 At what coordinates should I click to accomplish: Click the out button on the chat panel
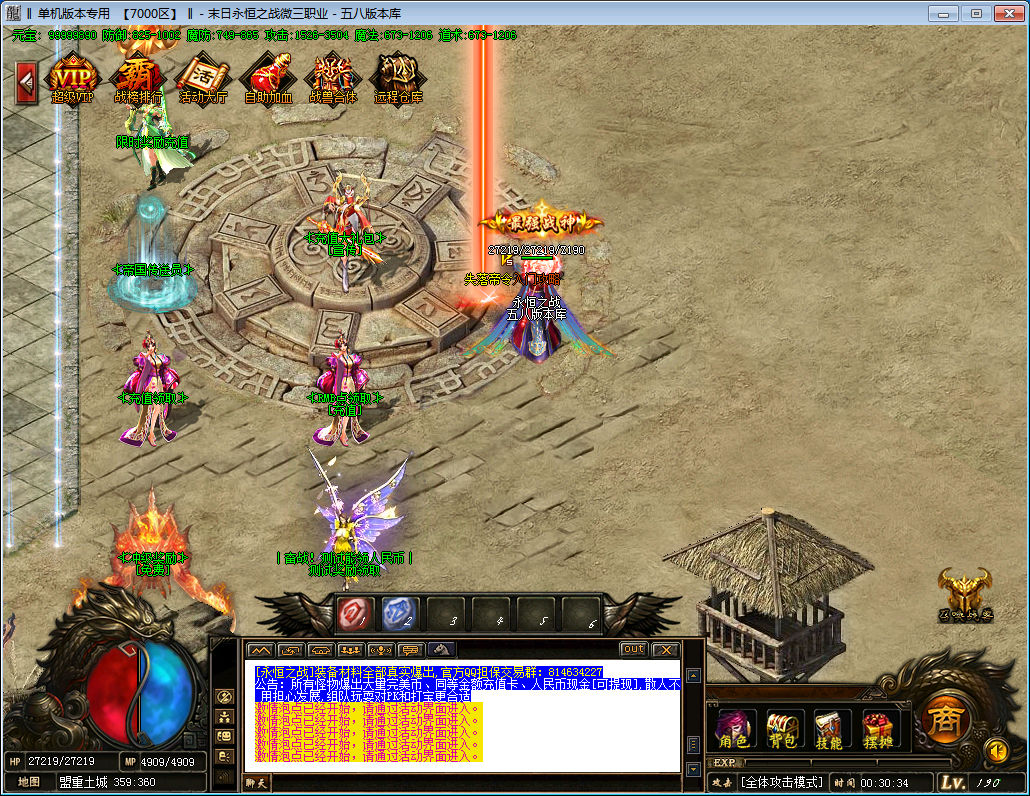[x=633, y=649]
